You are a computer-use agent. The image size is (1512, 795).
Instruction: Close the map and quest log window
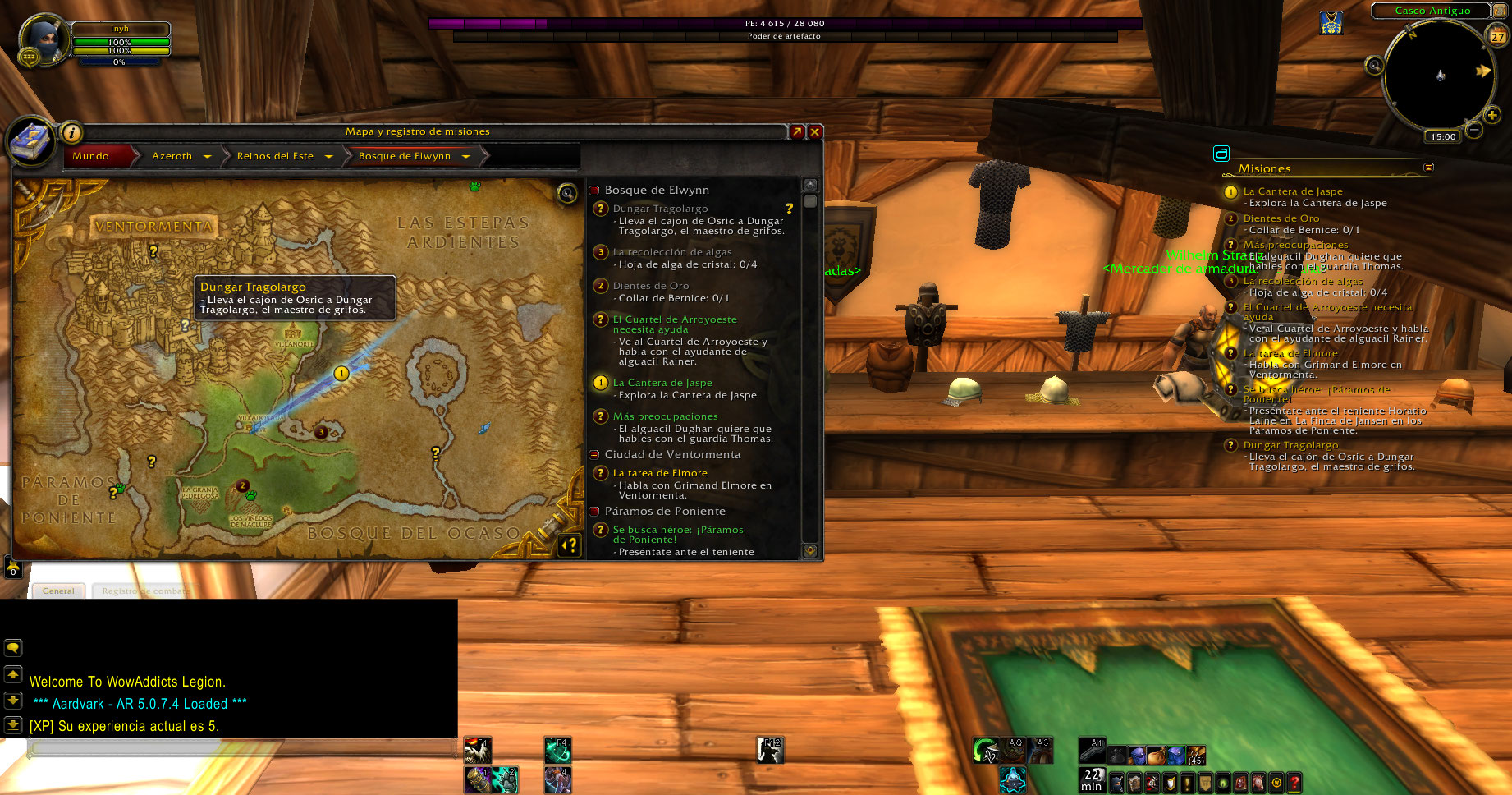click(x=815, y=131)
